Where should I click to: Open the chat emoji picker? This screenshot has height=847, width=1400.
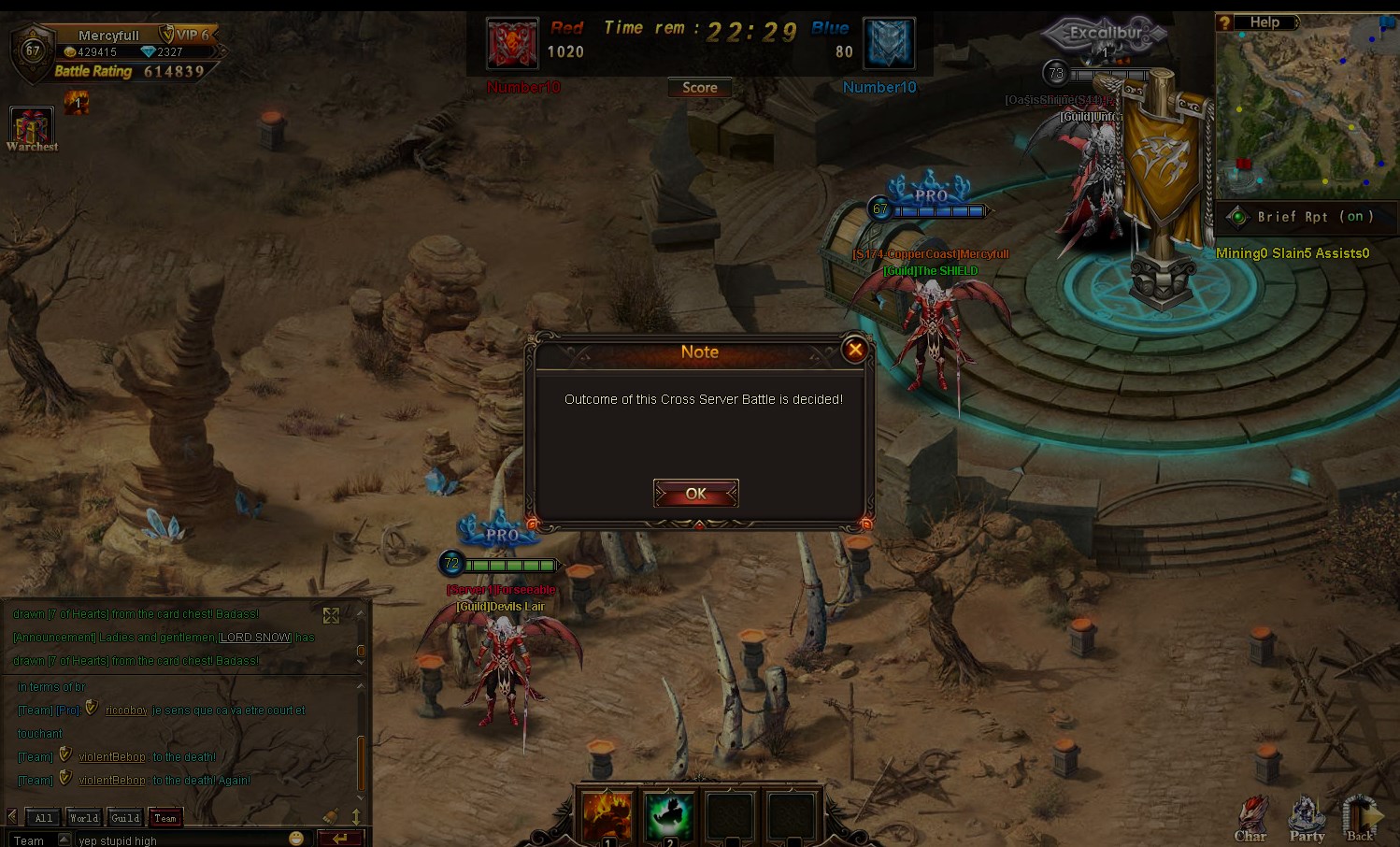tap(296, 839)
